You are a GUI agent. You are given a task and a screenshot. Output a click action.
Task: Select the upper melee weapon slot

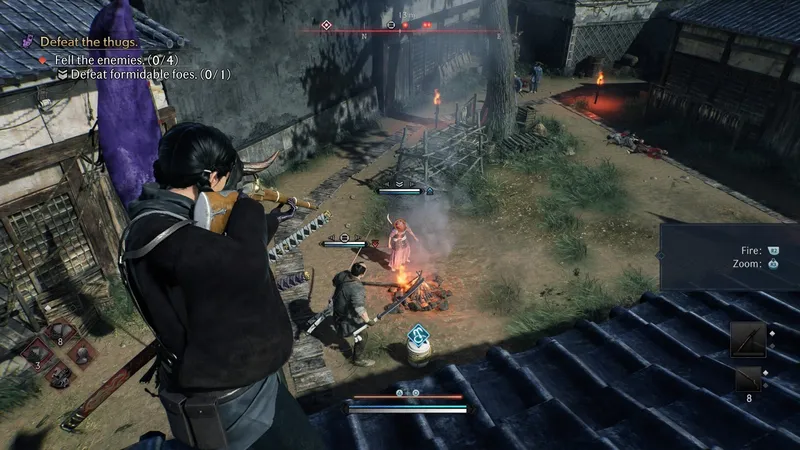748,340
